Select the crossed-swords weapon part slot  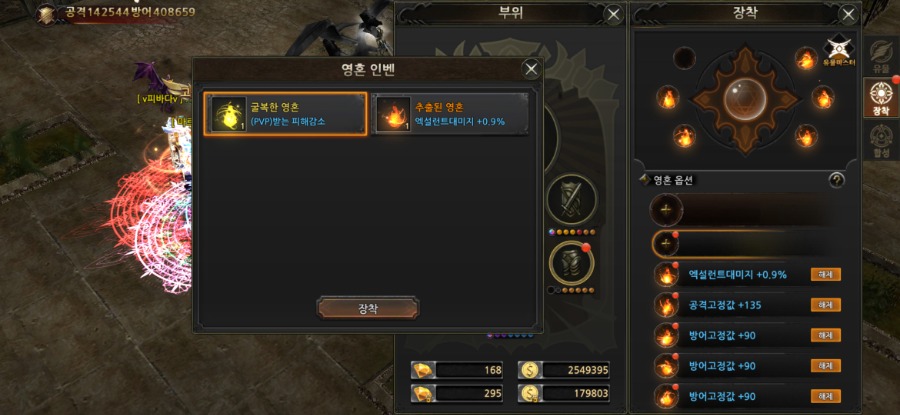click(572, 199)
